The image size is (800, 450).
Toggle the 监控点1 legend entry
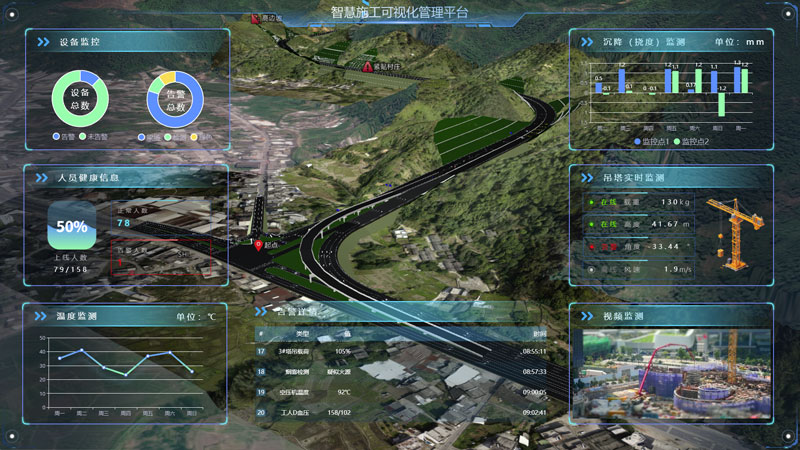click(655, 141)
